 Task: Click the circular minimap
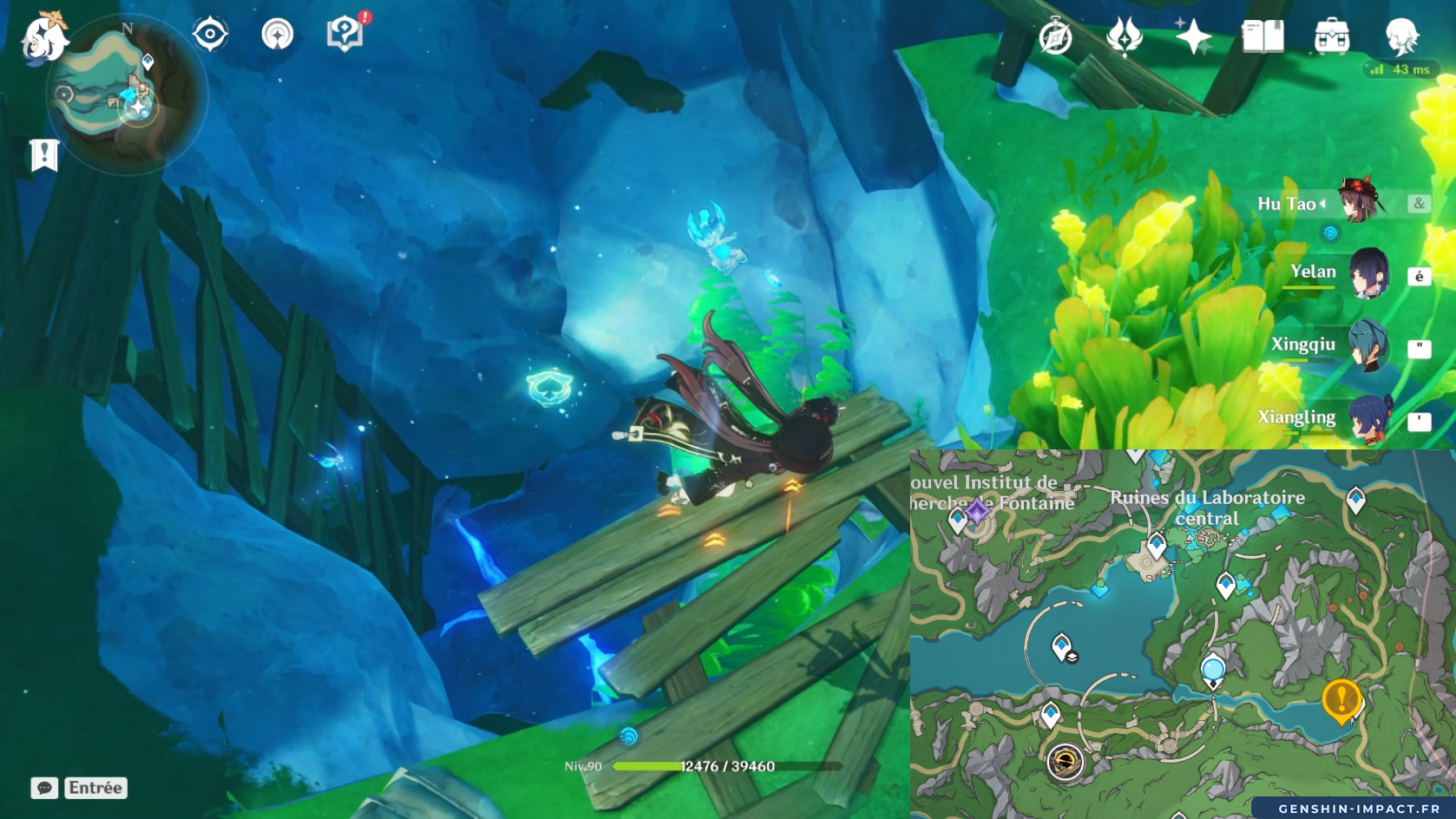pos(126,97)
